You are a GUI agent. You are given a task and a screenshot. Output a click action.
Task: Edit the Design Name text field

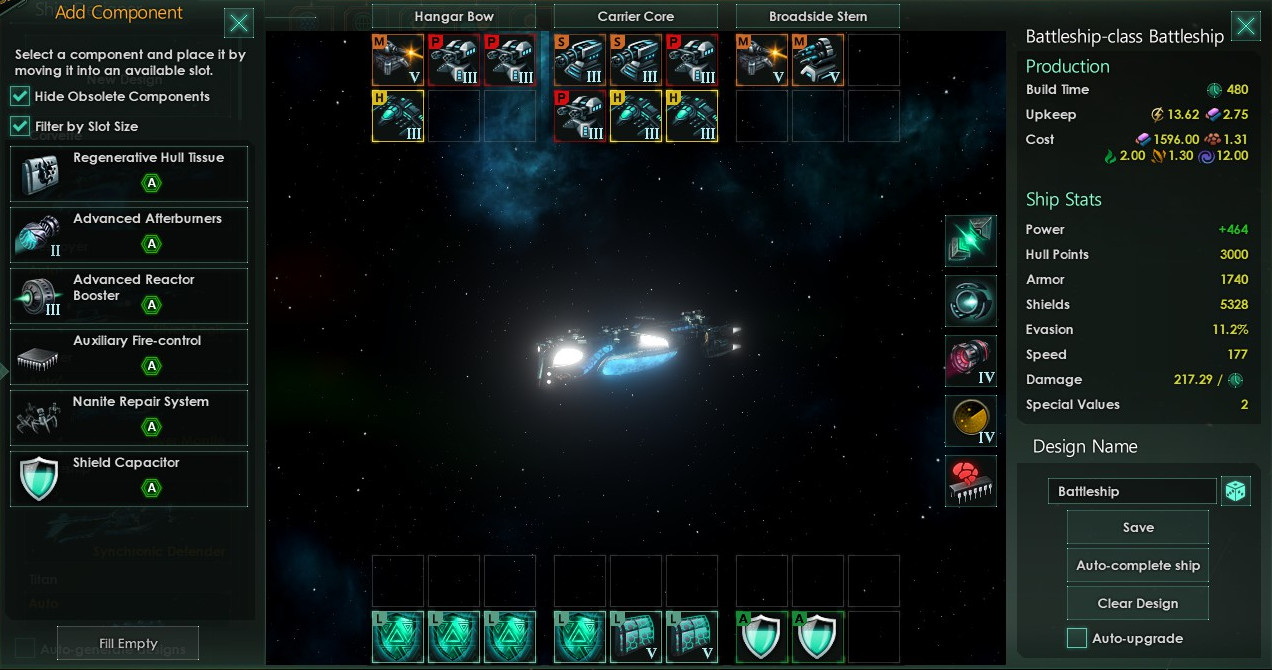(1131, 491)
